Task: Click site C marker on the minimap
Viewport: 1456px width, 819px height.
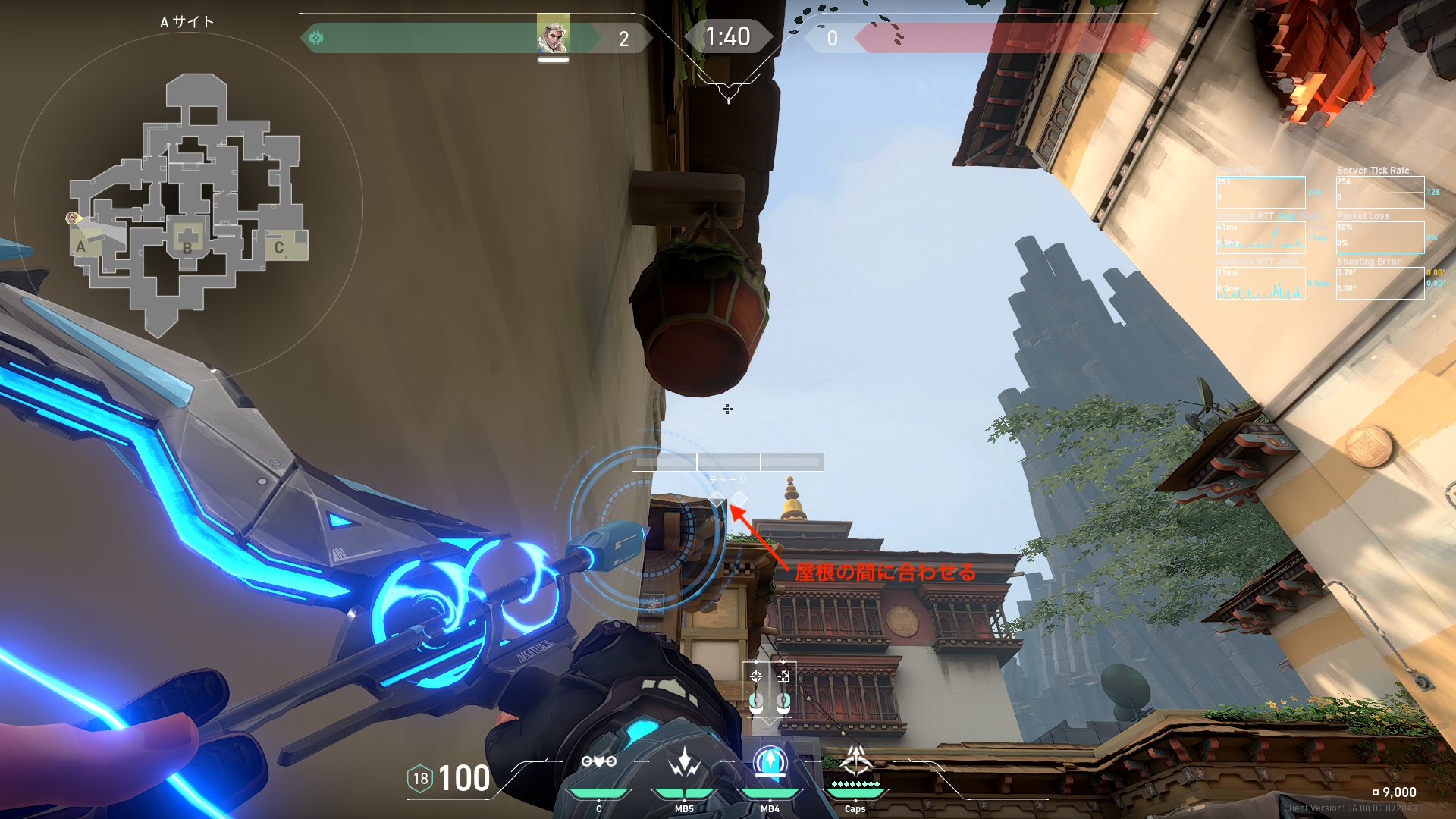Action: click(279, 247)
